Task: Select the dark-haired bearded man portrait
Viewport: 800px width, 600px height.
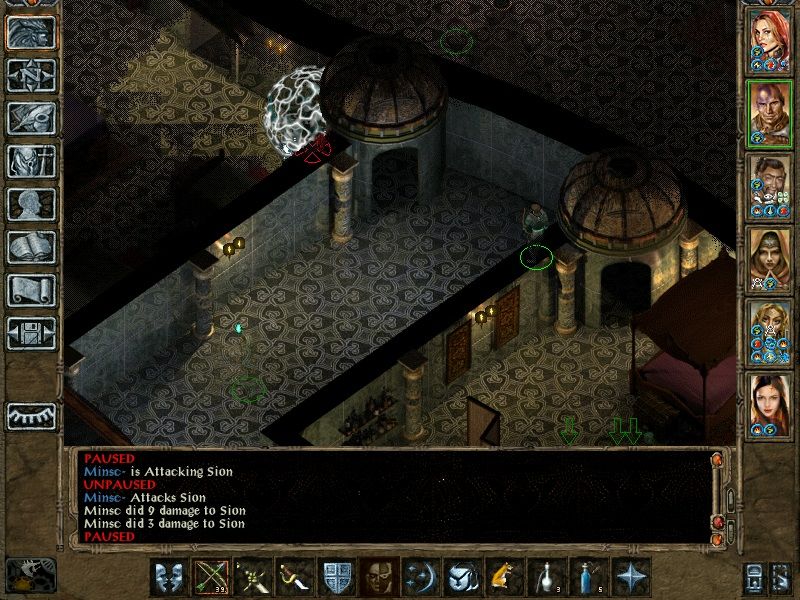Action: (769, 184)
